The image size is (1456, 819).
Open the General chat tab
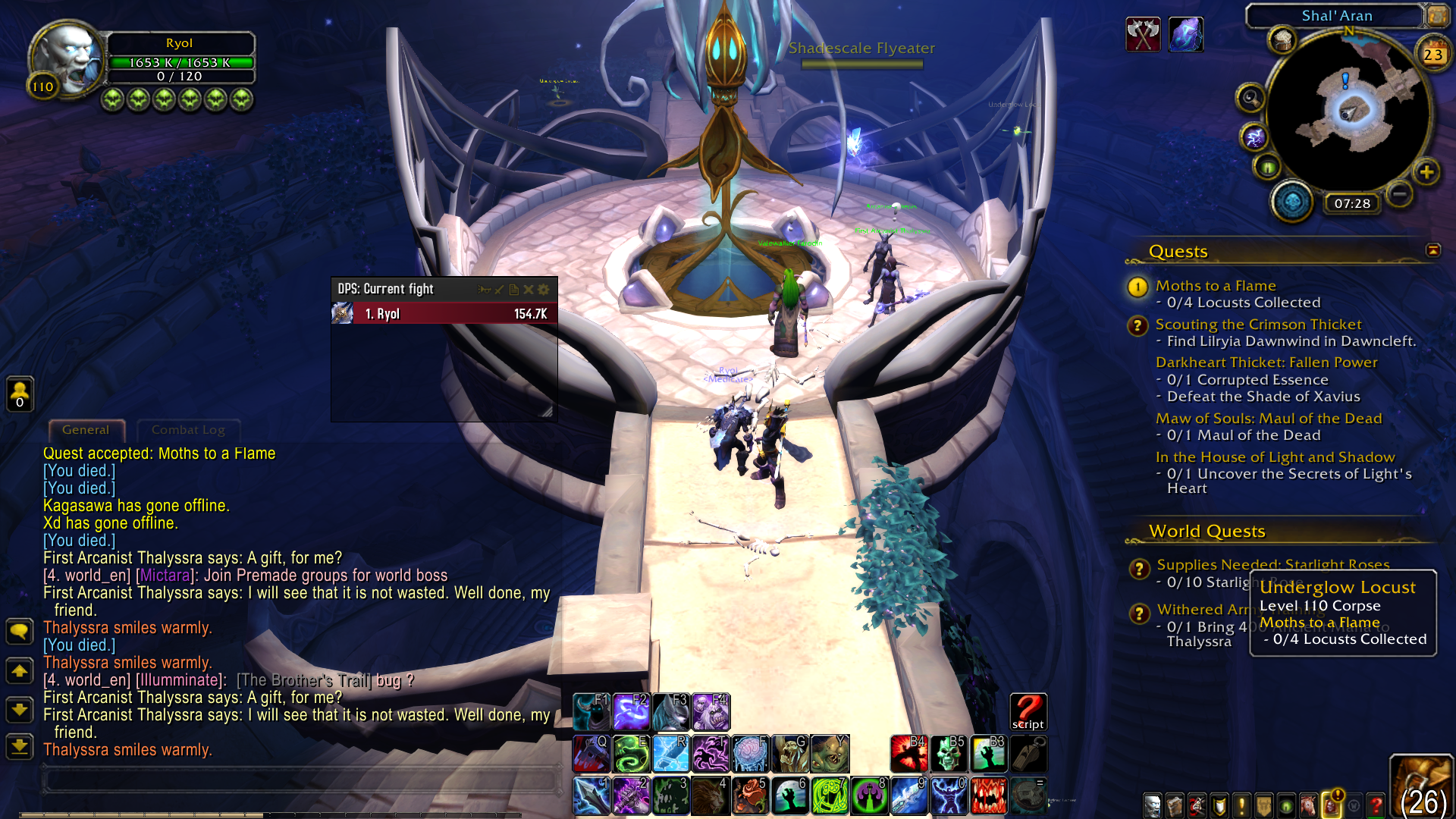(x=86, y=430)
